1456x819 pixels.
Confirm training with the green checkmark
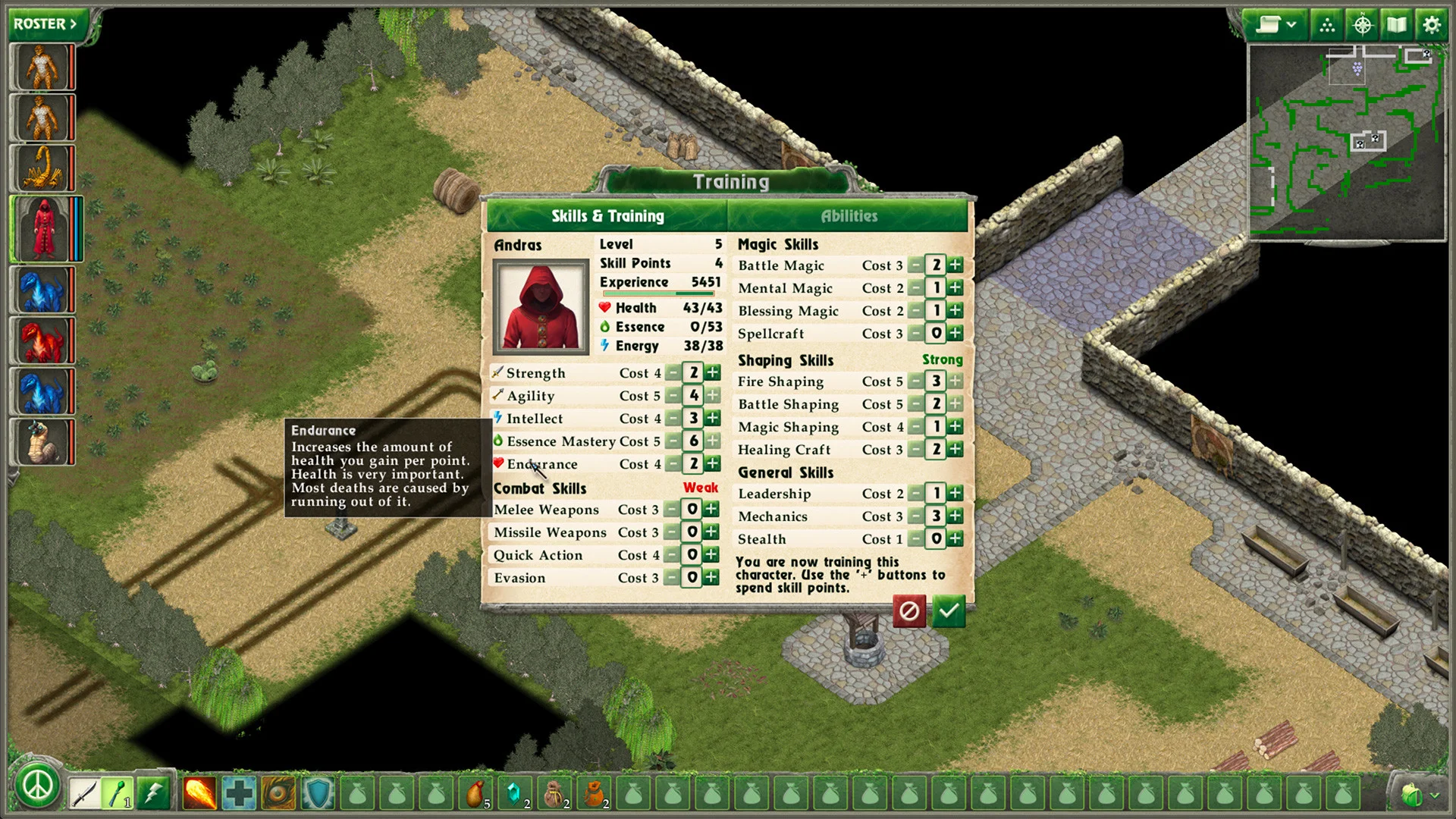tap(949, 611)
